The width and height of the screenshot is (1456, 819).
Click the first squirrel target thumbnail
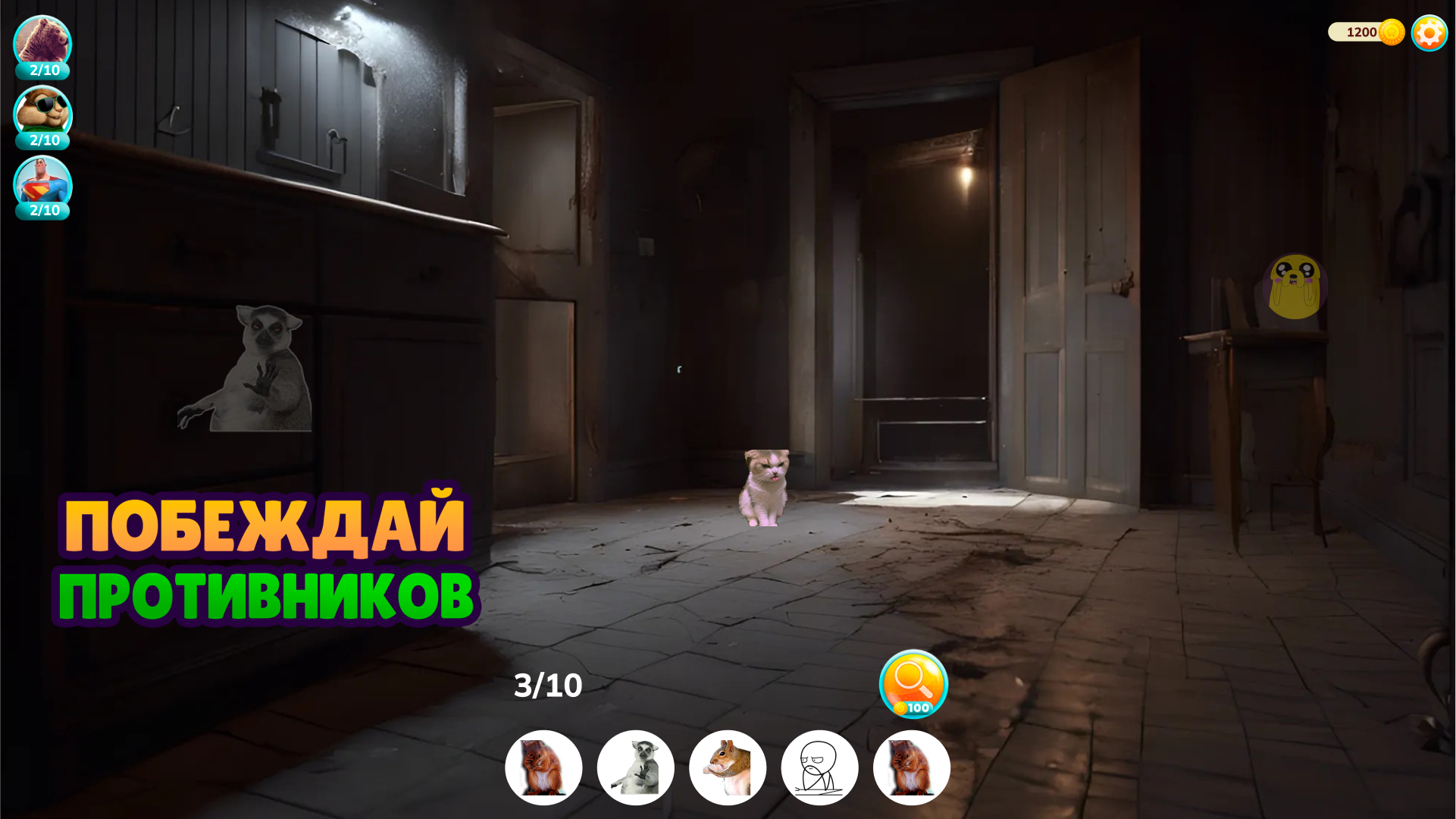[543, 767]
